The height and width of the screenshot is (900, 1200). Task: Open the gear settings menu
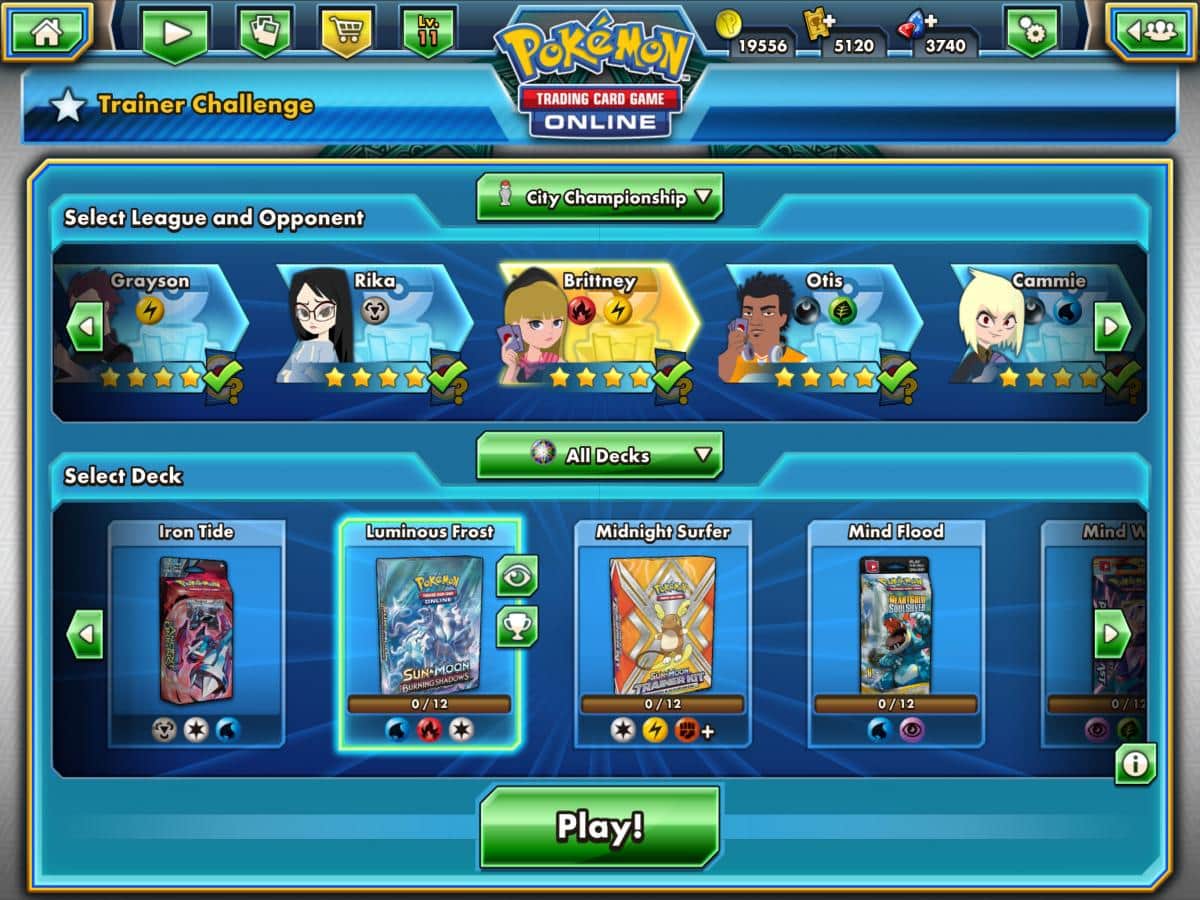pyautogui.click(x=1032, y=33)
